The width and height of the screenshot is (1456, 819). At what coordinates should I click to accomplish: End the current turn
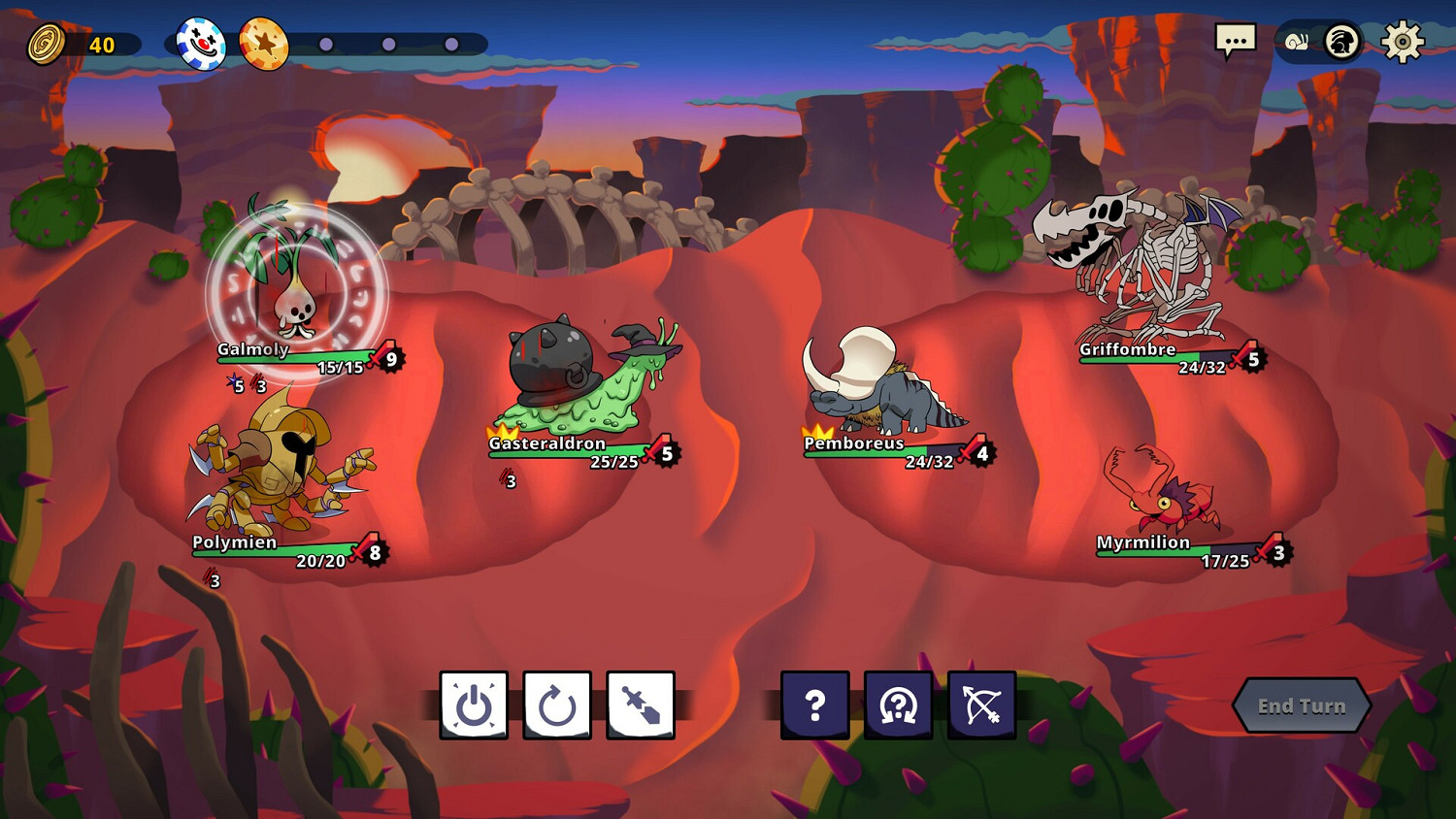coord(1301,705)
